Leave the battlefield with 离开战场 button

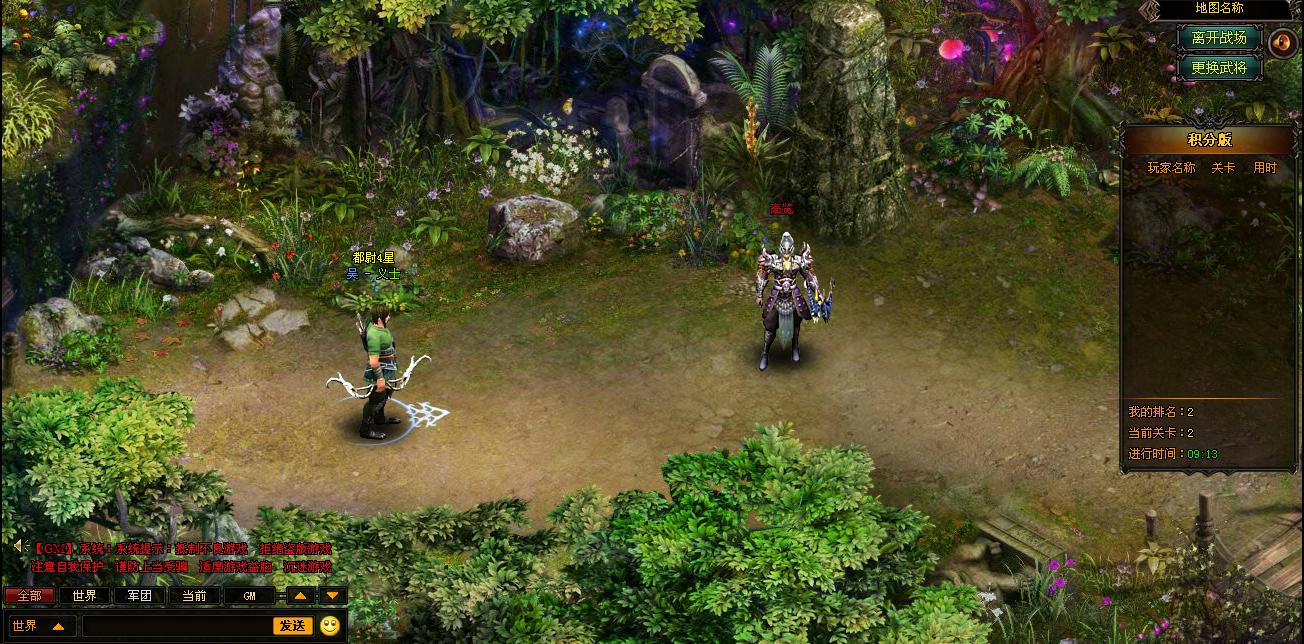click(1219, 38)
